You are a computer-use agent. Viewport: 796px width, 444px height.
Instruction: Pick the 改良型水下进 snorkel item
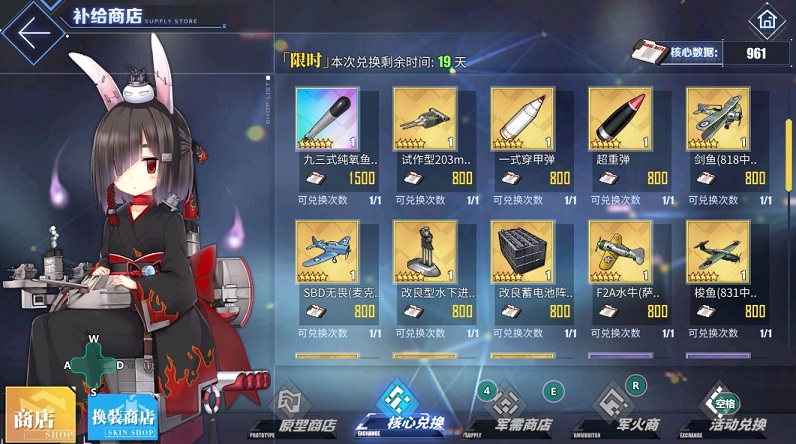point(424,252)
